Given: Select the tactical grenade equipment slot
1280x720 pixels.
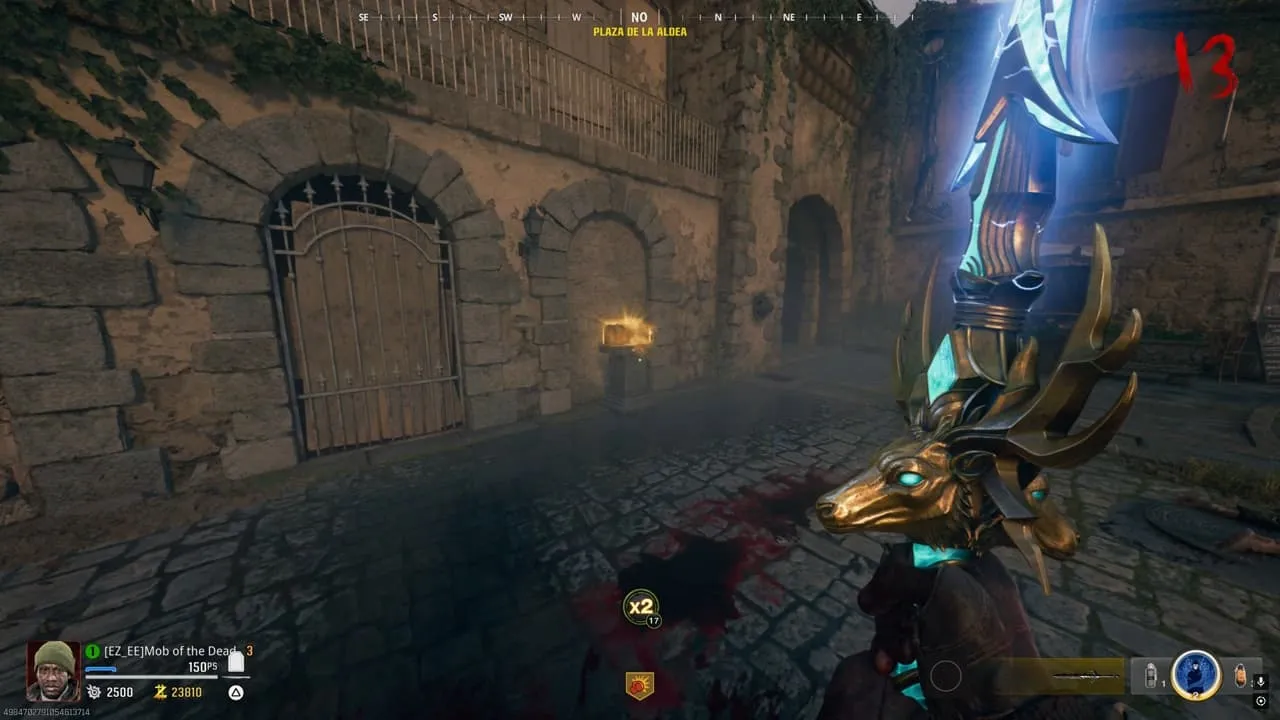Looking at the screenshot, I should (1150, 676).
